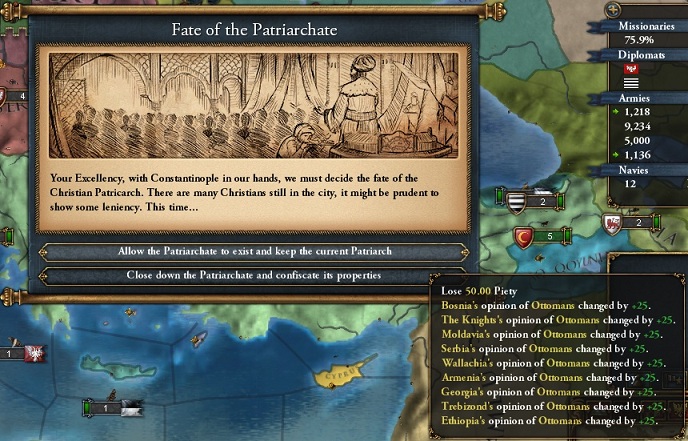Allow the Patriarchate to exist and keep the Patriarch

tap(253, 252)
